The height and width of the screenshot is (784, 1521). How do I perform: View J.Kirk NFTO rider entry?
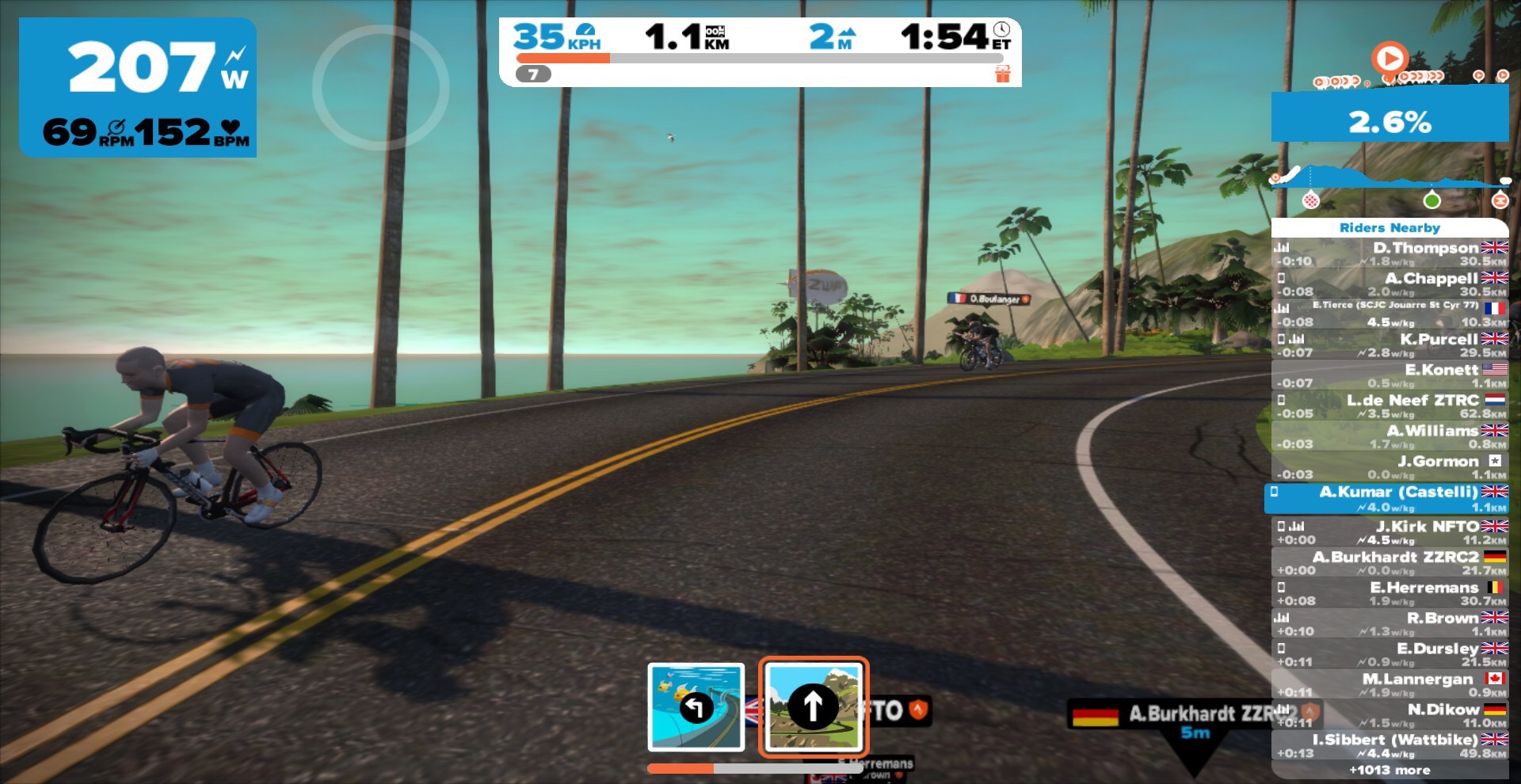tap(1389, 532)
